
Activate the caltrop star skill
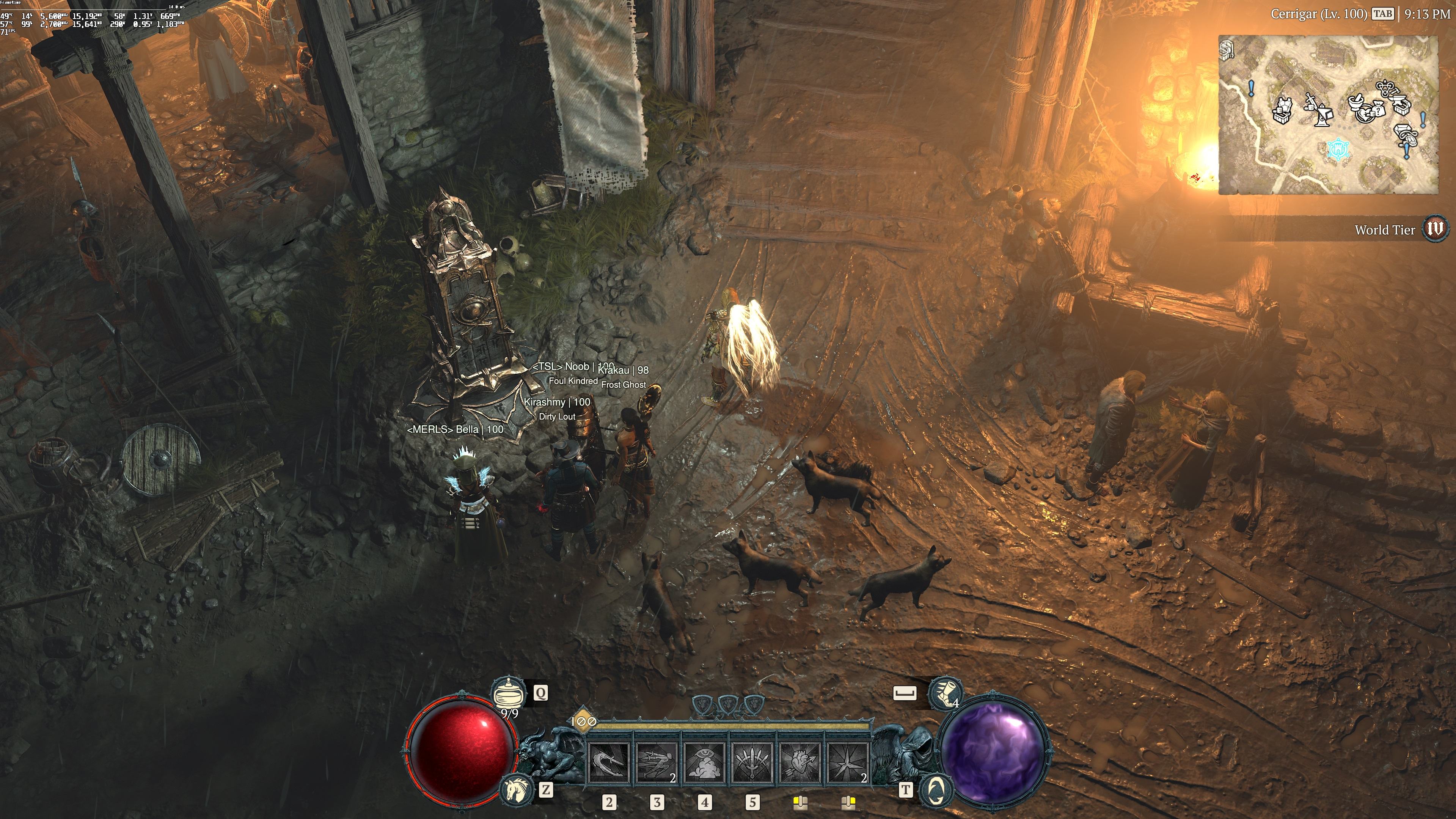(848, 763)
